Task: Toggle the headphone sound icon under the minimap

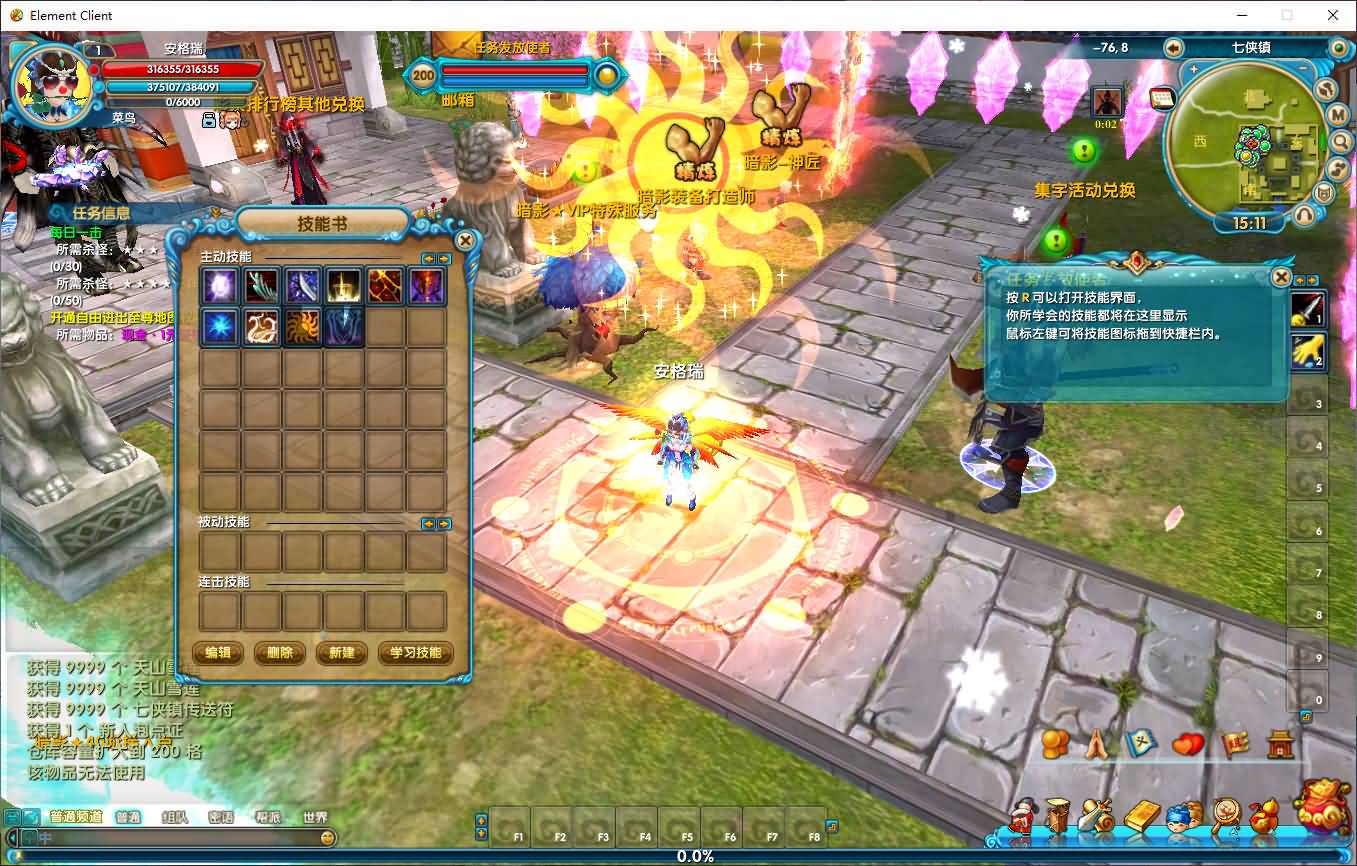Action: [1305, 213]
